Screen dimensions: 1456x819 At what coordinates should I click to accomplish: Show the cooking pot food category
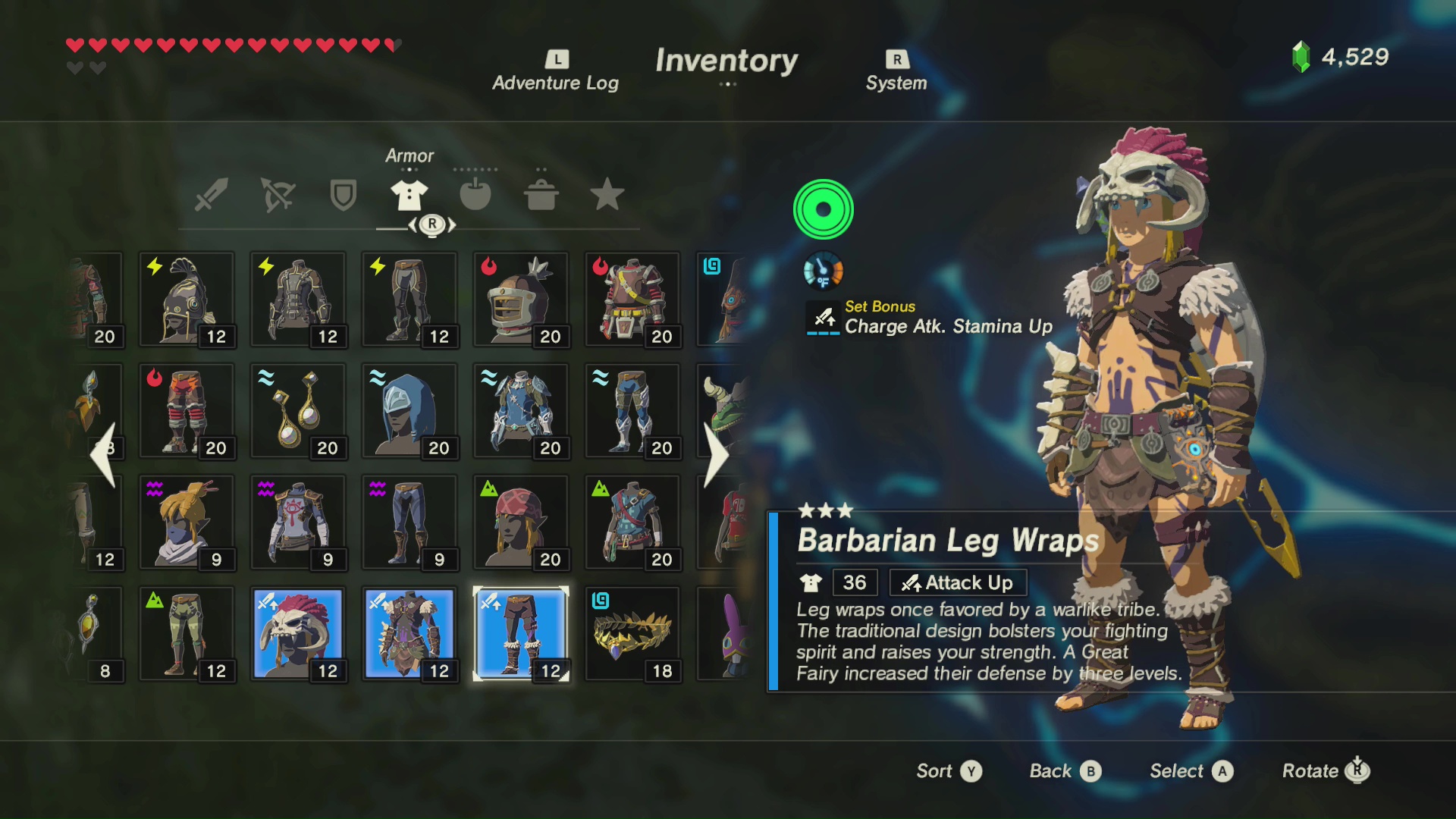point(541,195)
